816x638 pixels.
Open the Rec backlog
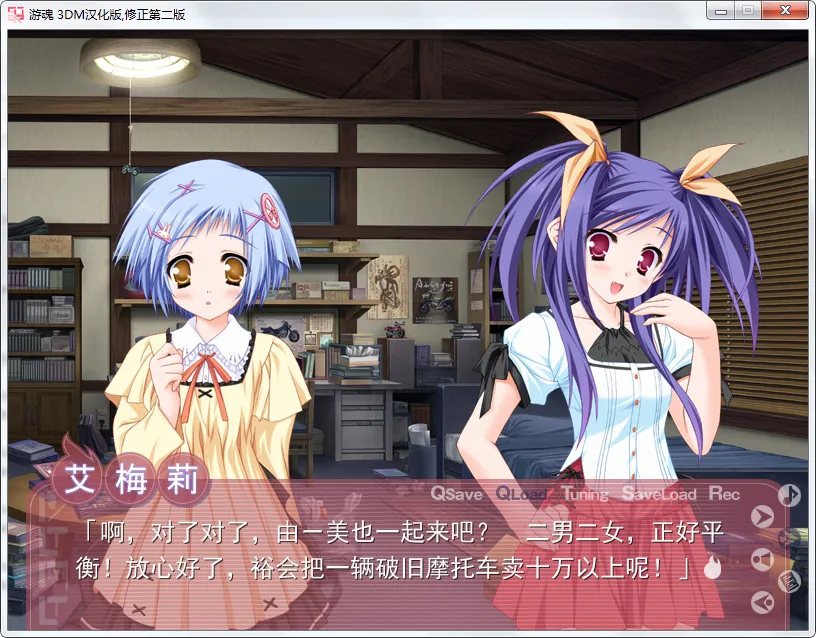click(x=724, y=494)
